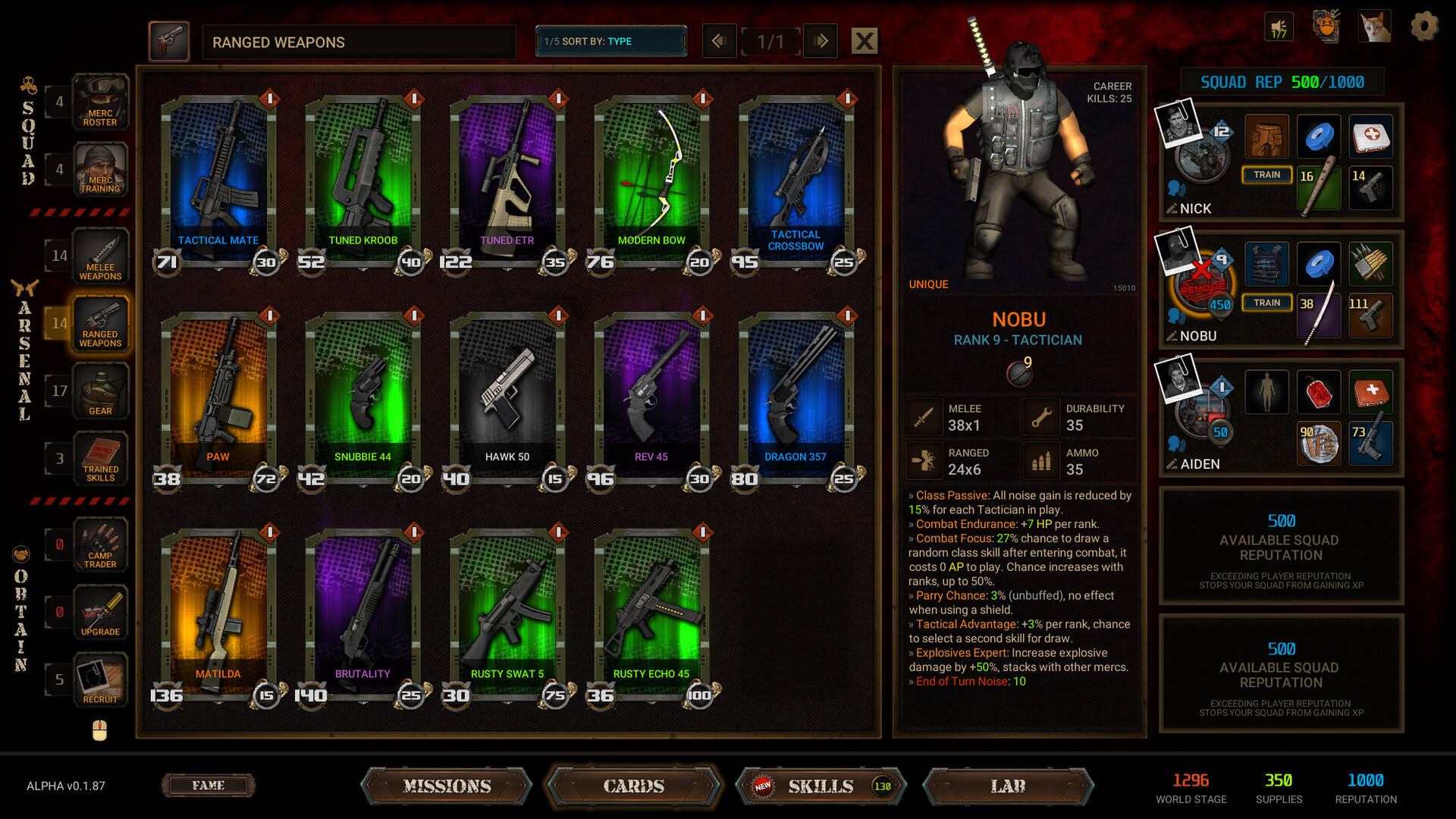Open the Merc Roster section
1456x819 pixels.
[100, 102]
